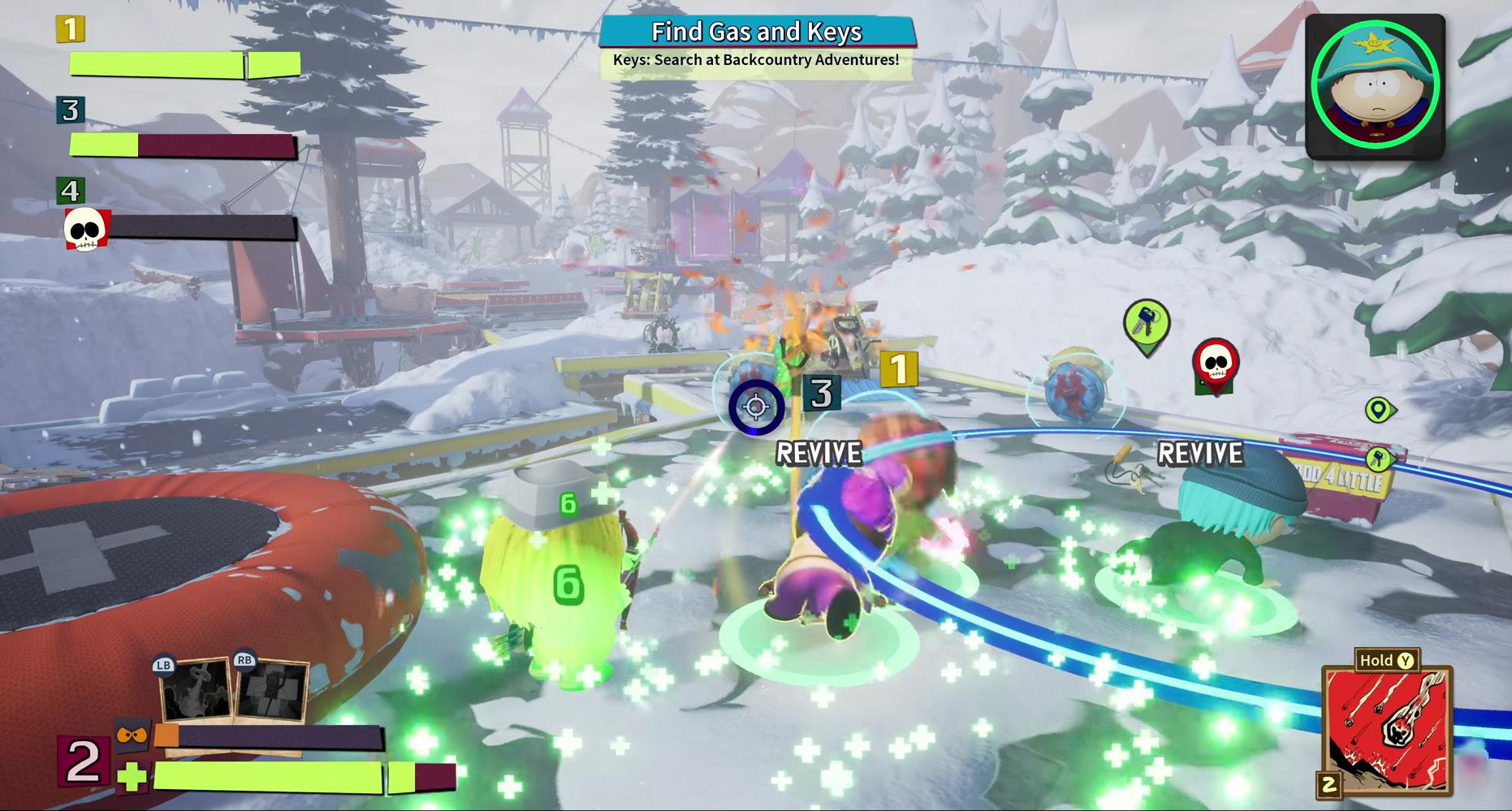Use the ability card tagged LB

pos(195,691)
